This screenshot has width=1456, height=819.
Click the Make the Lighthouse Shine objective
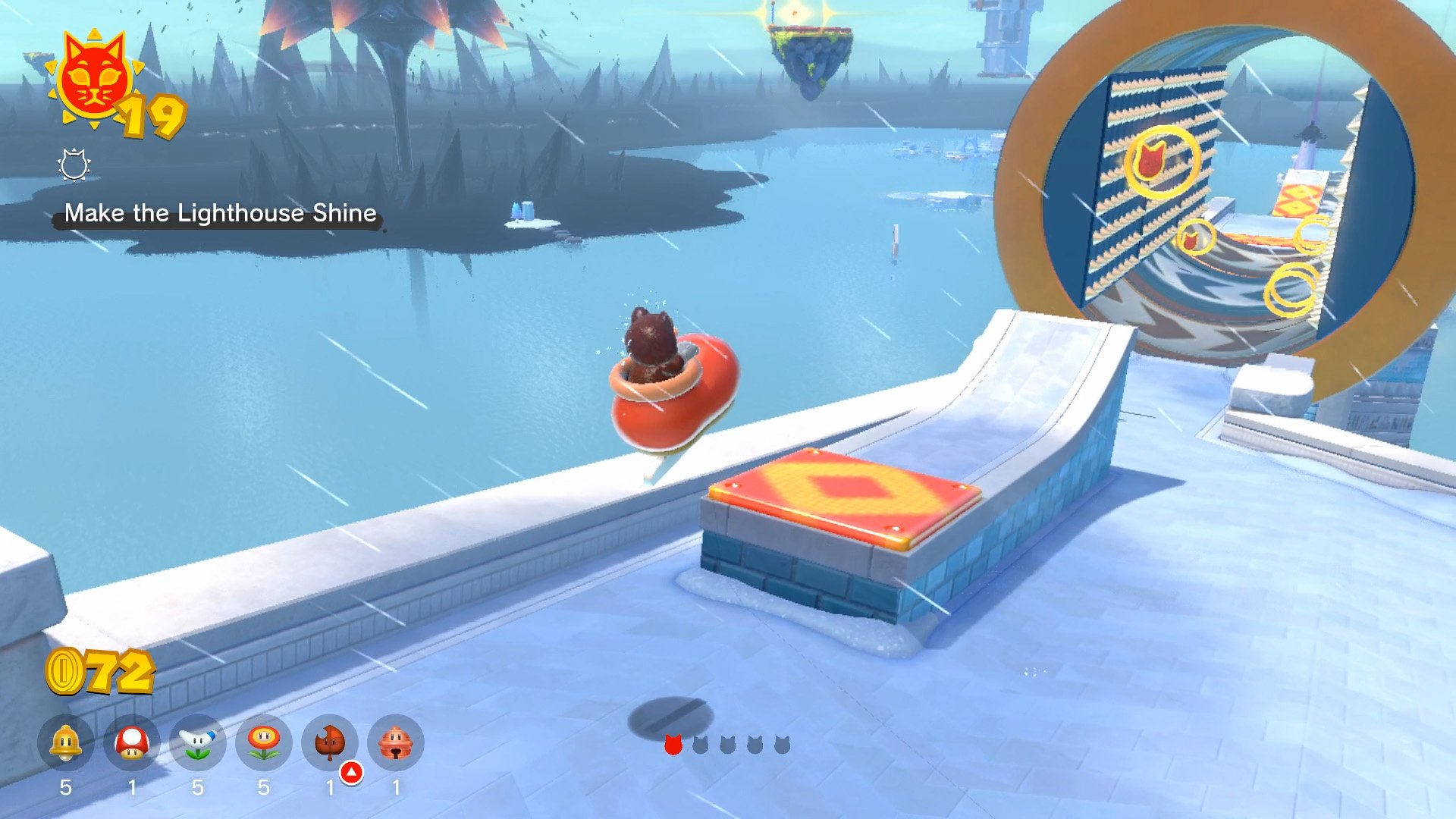pos(220,213)
